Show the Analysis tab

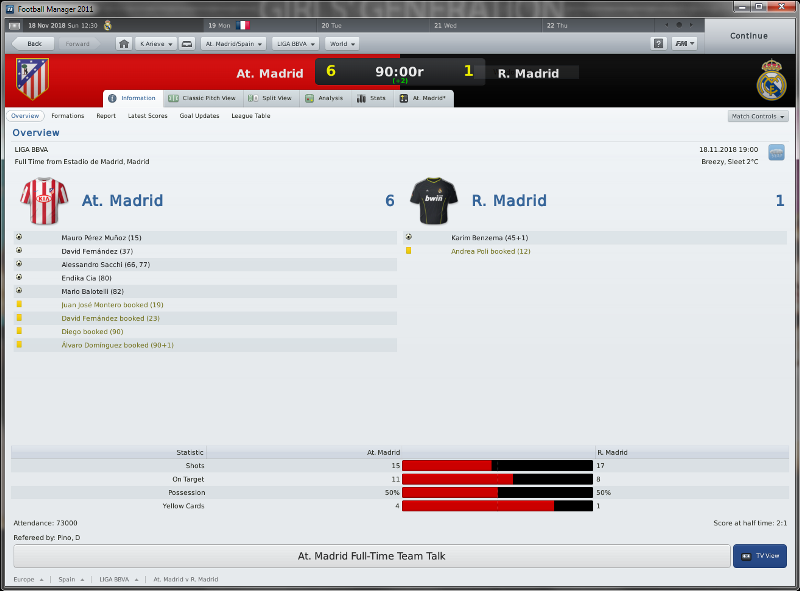coord(324,98)
